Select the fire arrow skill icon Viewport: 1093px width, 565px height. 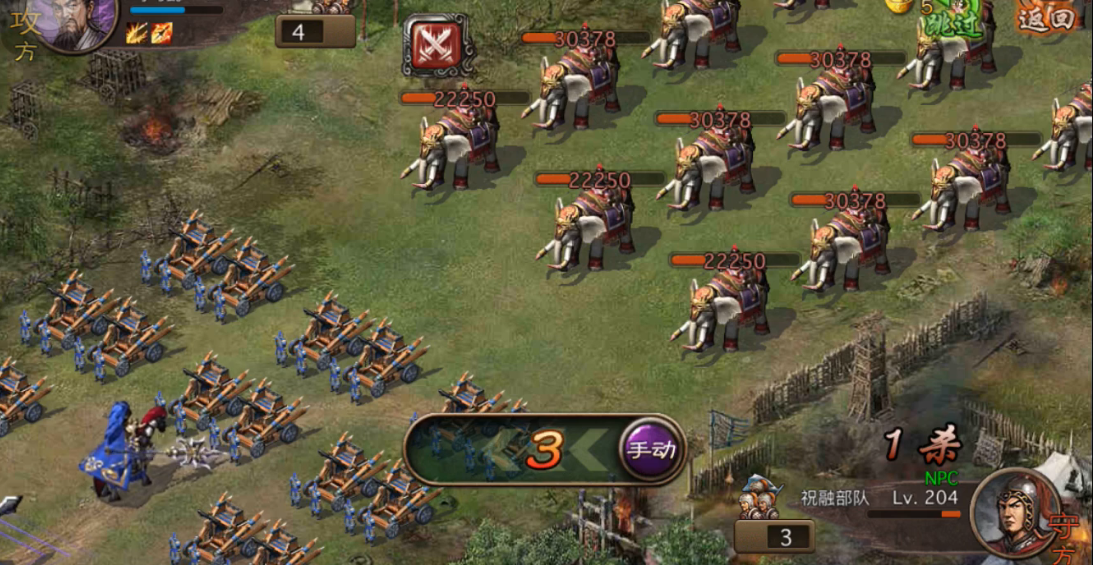pos(162,33)
